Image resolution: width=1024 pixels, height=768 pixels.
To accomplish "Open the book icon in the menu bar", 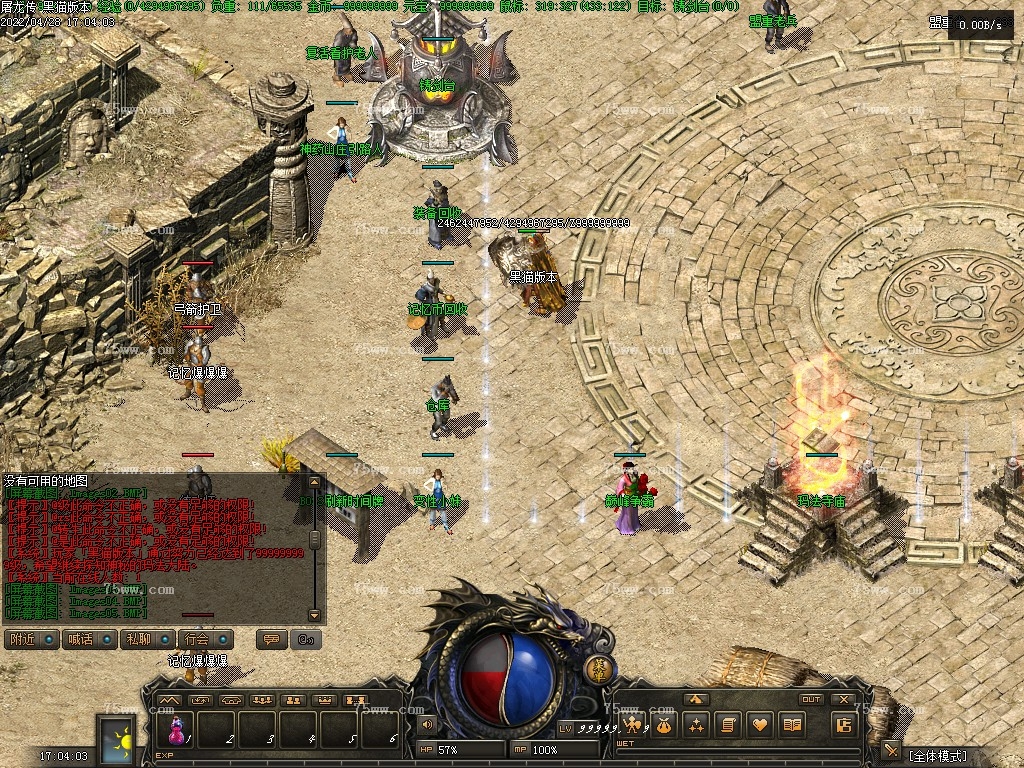I will pyautogui.click(x=793, y=725).
